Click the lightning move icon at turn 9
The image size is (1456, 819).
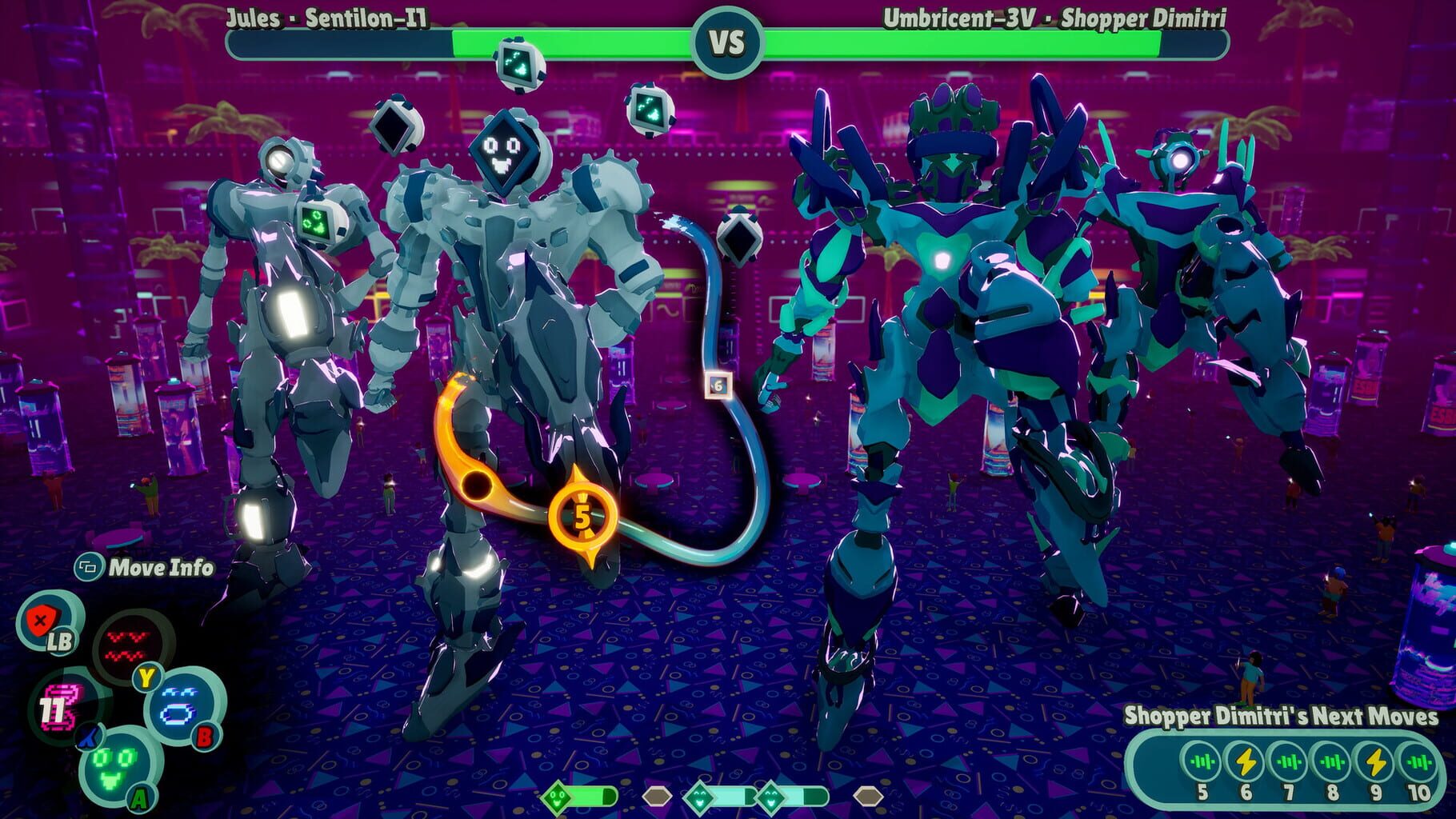pos(1376,761)
